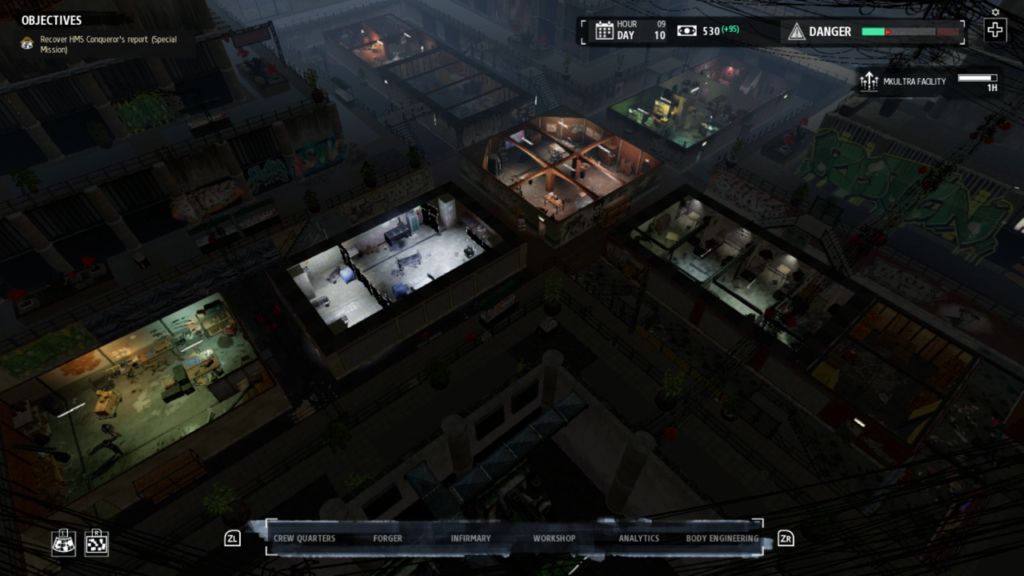This screenshot has height=576, width=1024.
Task: Open the Infirmary tab
Action: click(470, 538)
